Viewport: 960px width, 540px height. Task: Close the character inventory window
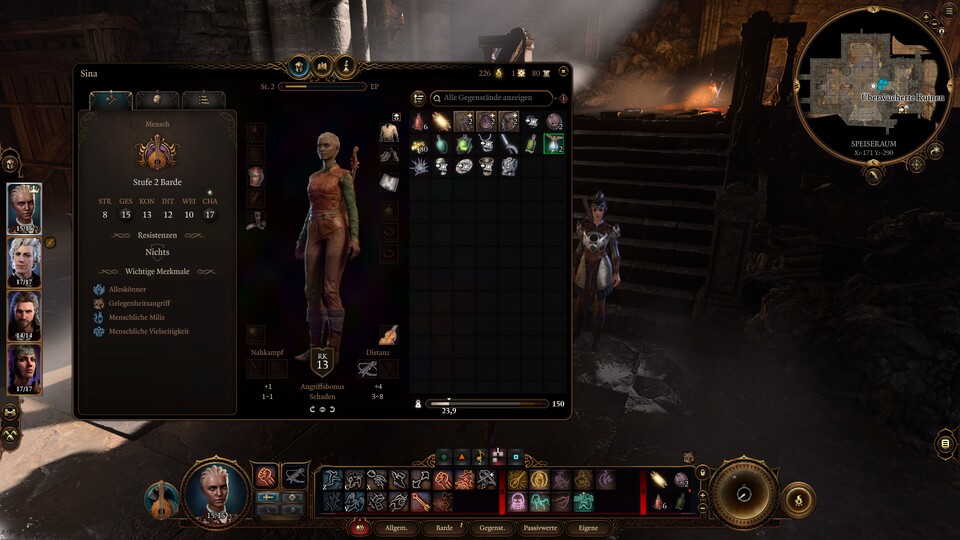point(563,72)
